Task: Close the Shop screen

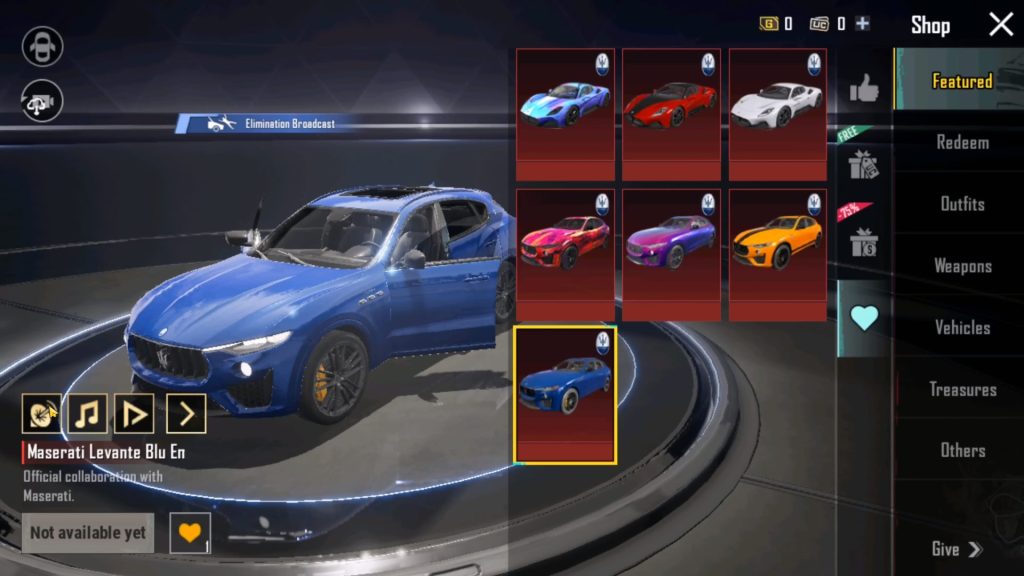Action: pos(1001,25)
